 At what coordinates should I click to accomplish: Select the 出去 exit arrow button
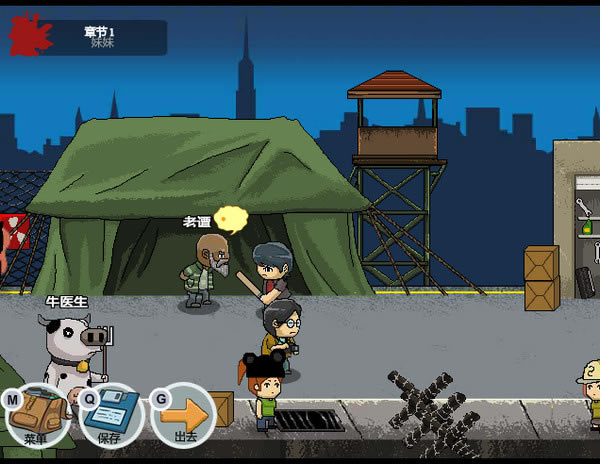[186, 414]
